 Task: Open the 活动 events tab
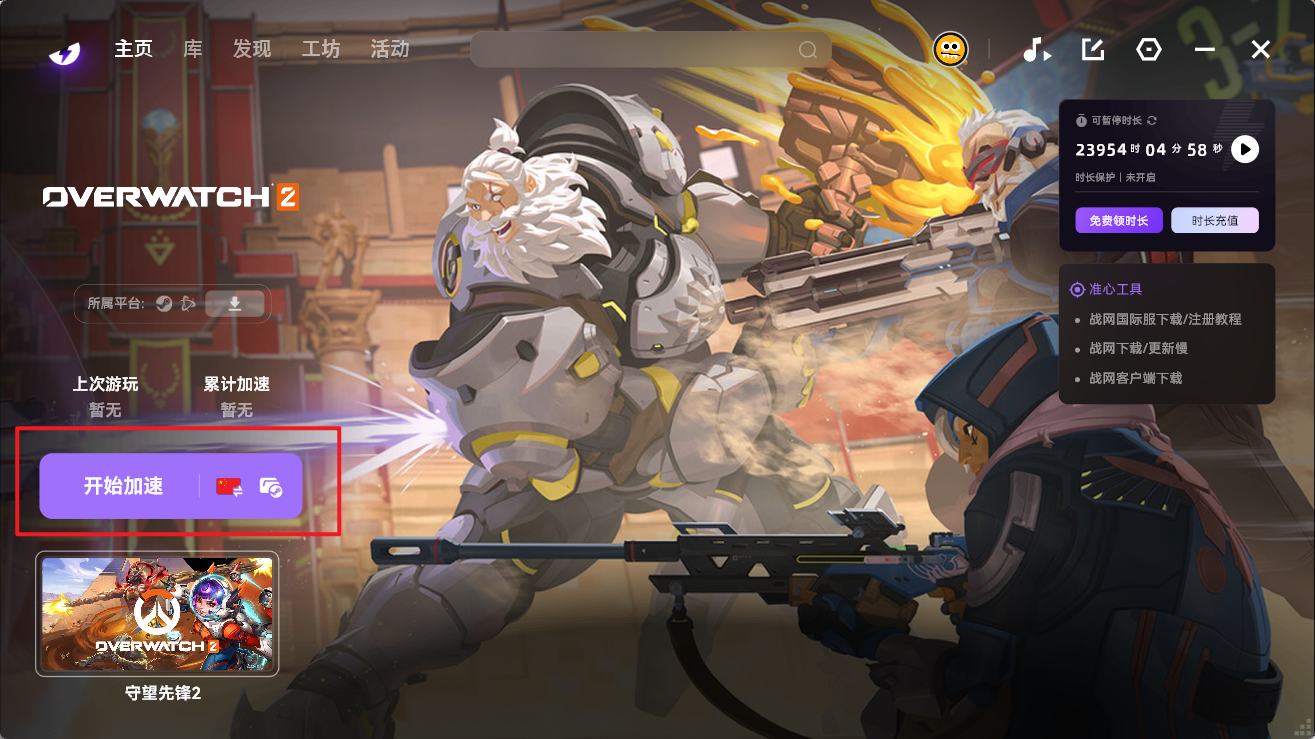coord(390,49)
